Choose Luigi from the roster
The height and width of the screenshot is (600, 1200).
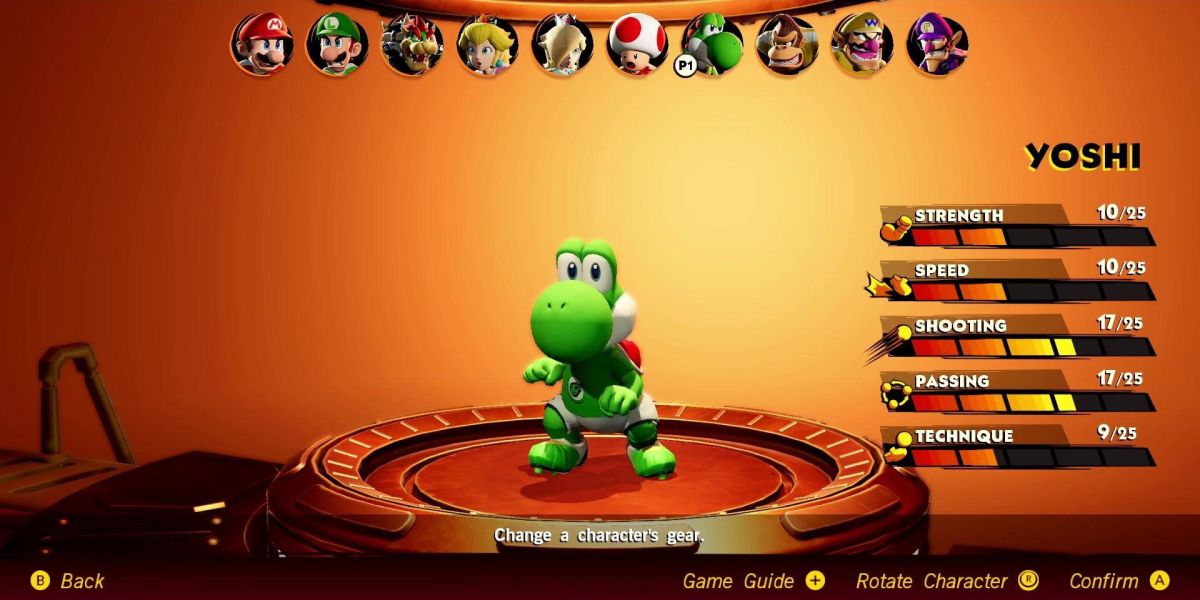[x=337, y=44]
